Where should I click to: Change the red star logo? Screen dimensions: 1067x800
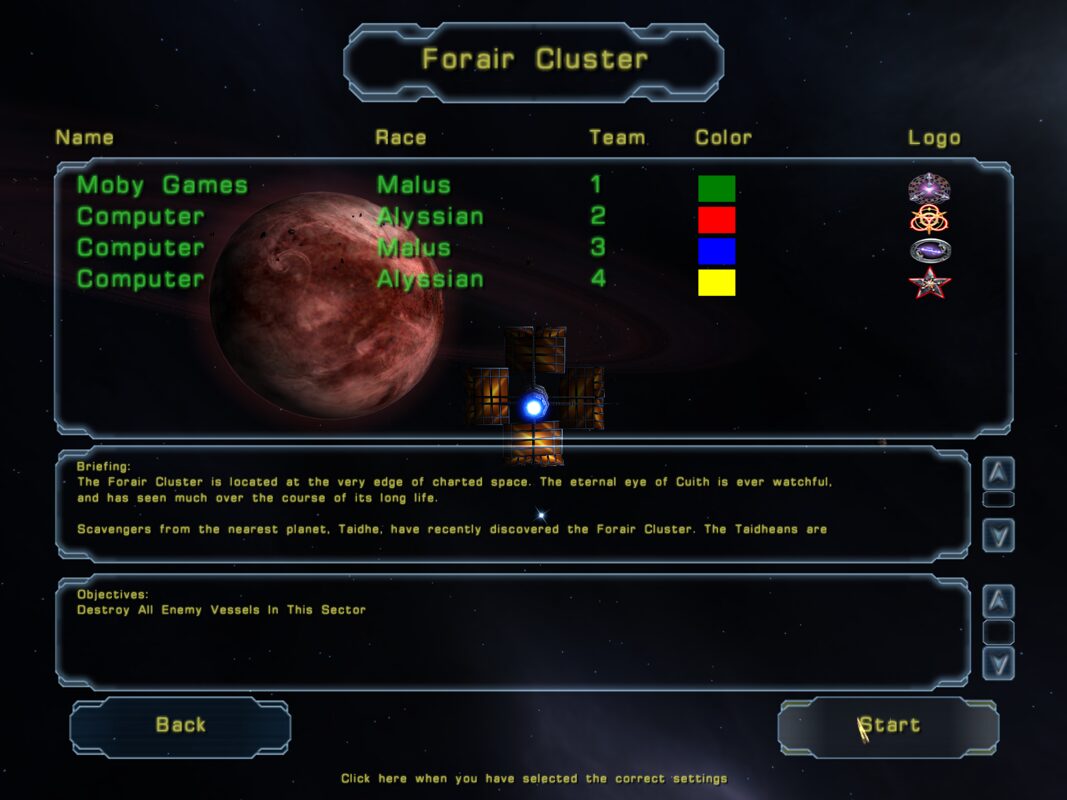(929, 283)
